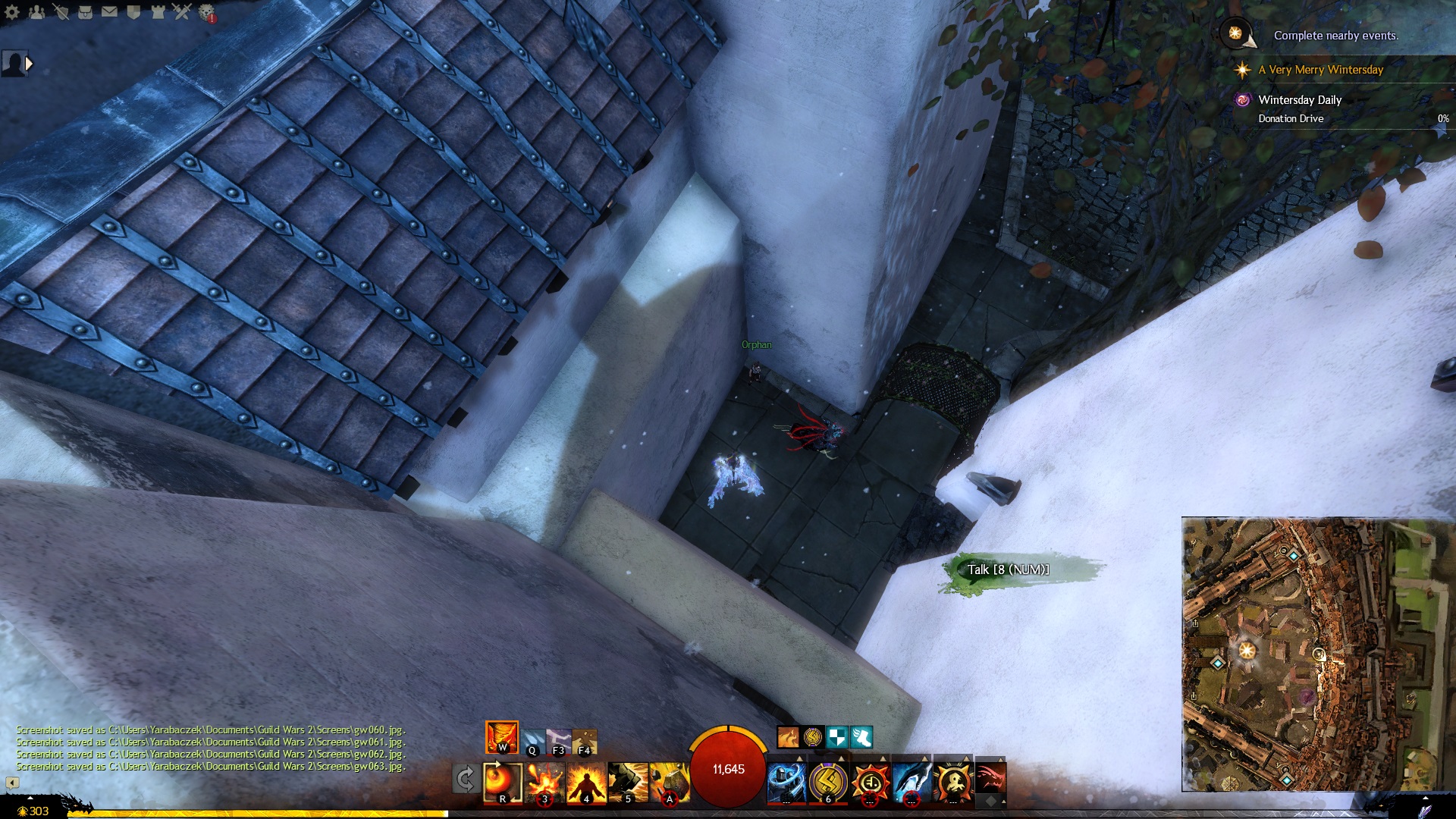Screen dimensions: 1456x819
Task: Open the inventory bag icon
Action: 85,12
